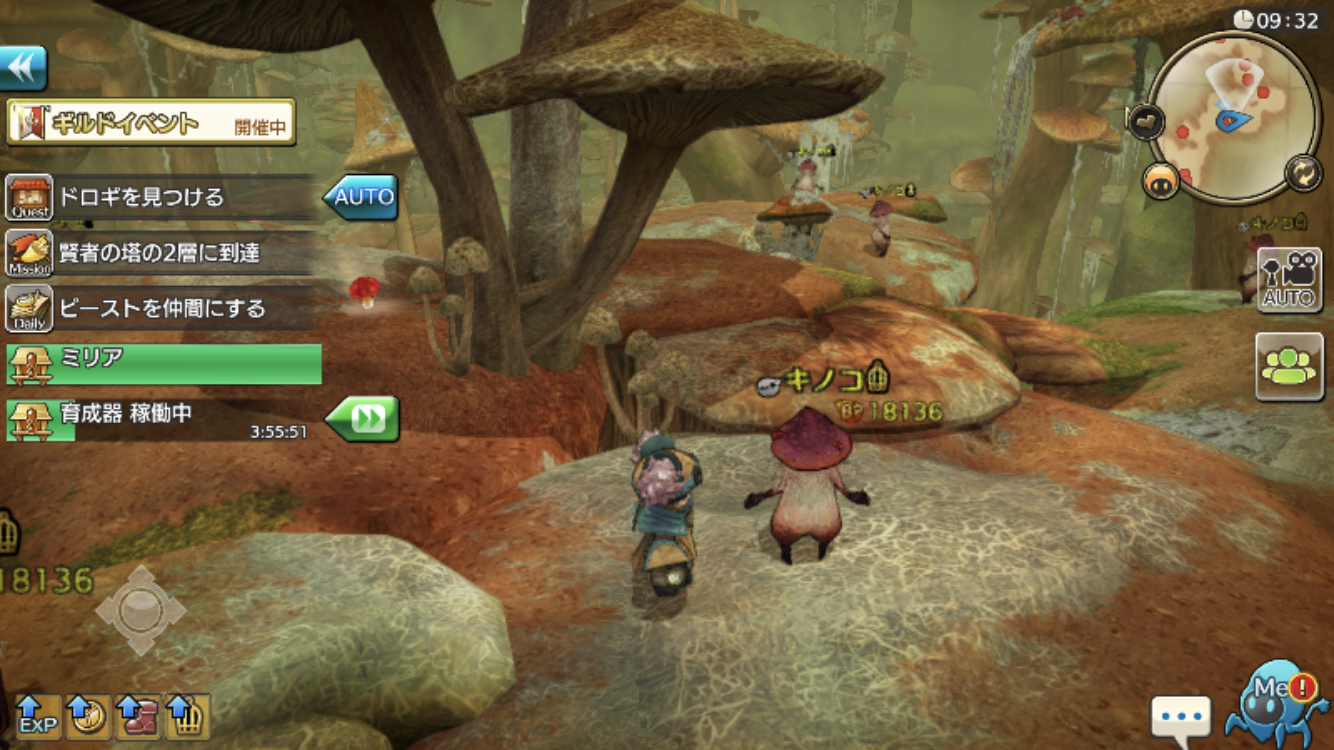Click the world map icon beside minimap
1334x750 pixels.
click(x=1144, y=121)
